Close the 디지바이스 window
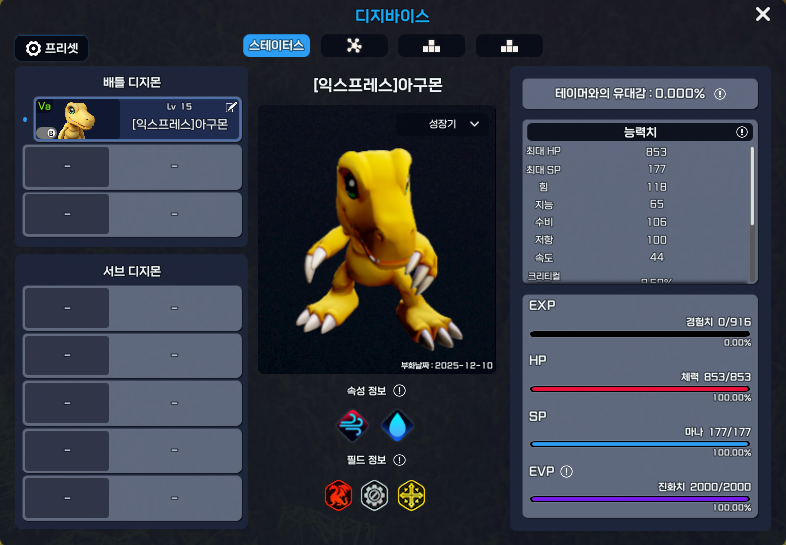This screenshot has width=786, height=545. pos(763,14)
